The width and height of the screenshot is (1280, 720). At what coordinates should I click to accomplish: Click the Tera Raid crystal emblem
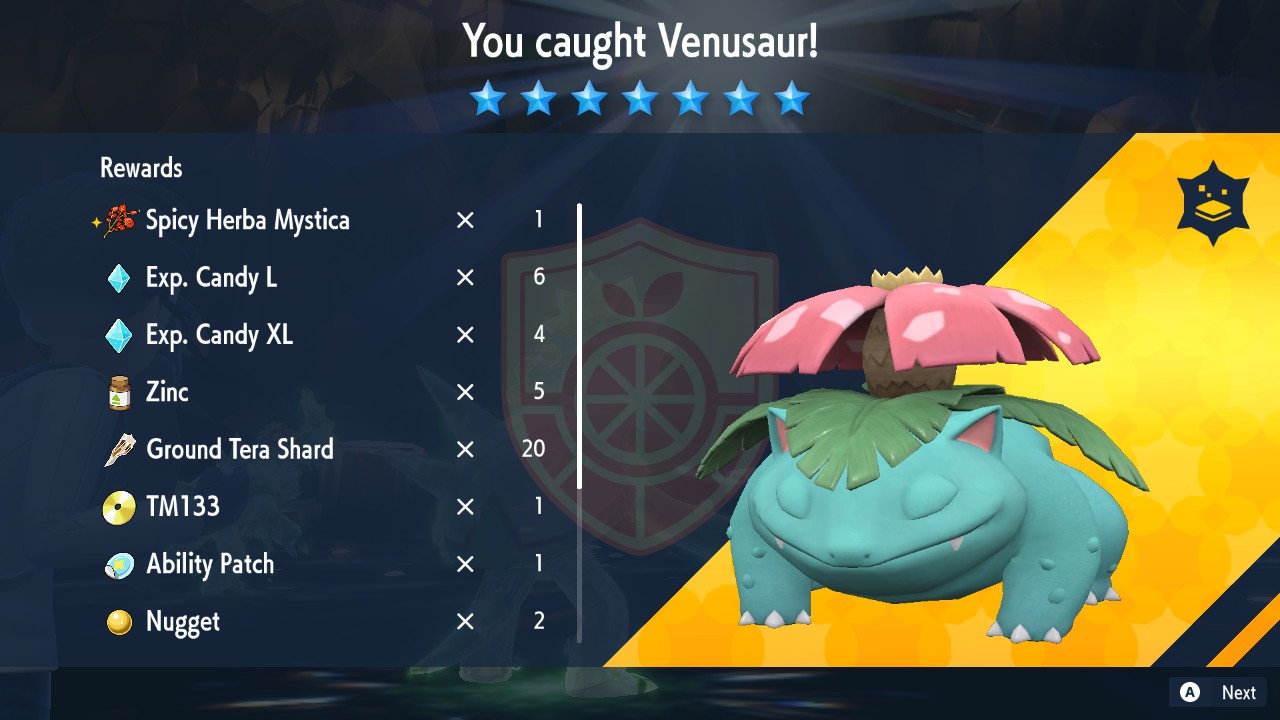1212,201
